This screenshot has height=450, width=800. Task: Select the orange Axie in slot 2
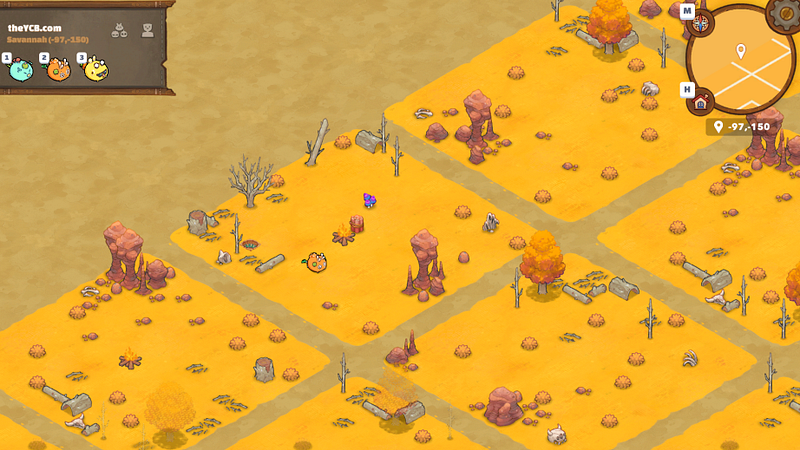point(58,69)
